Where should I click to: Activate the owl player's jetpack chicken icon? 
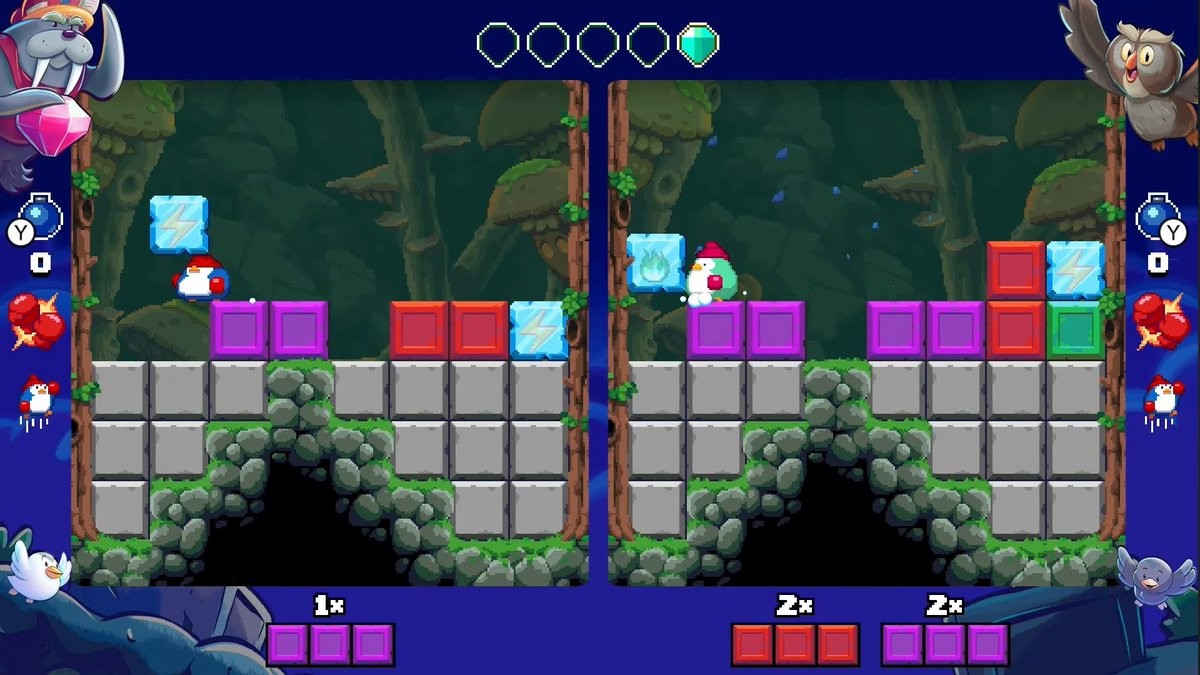click(1160, 400)
